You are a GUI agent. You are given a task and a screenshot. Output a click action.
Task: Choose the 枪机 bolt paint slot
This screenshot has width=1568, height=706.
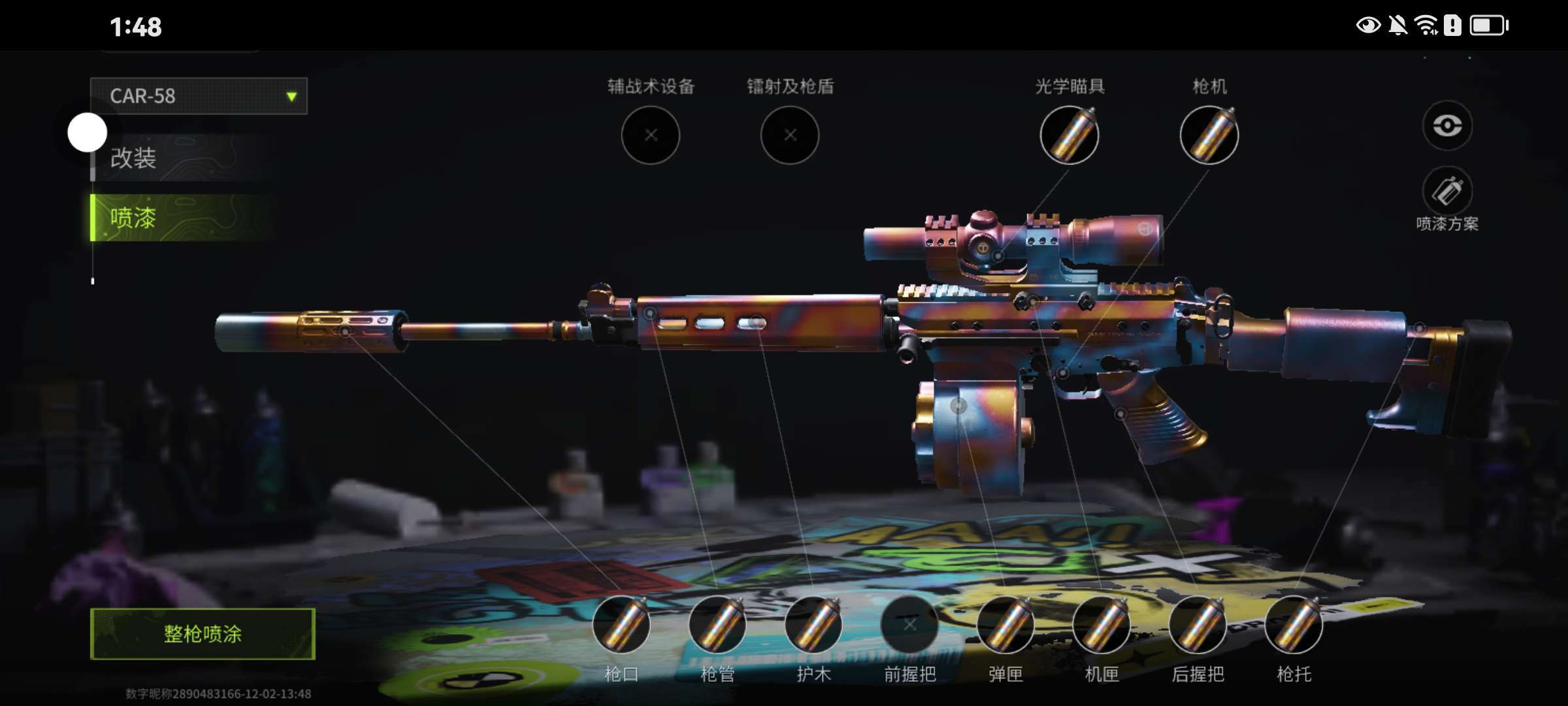[x=1209, y=135]
